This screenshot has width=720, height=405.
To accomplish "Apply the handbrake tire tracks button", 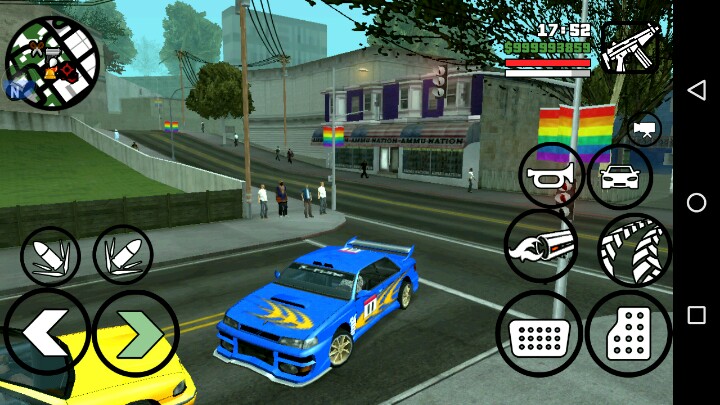I will coord(635,249).
